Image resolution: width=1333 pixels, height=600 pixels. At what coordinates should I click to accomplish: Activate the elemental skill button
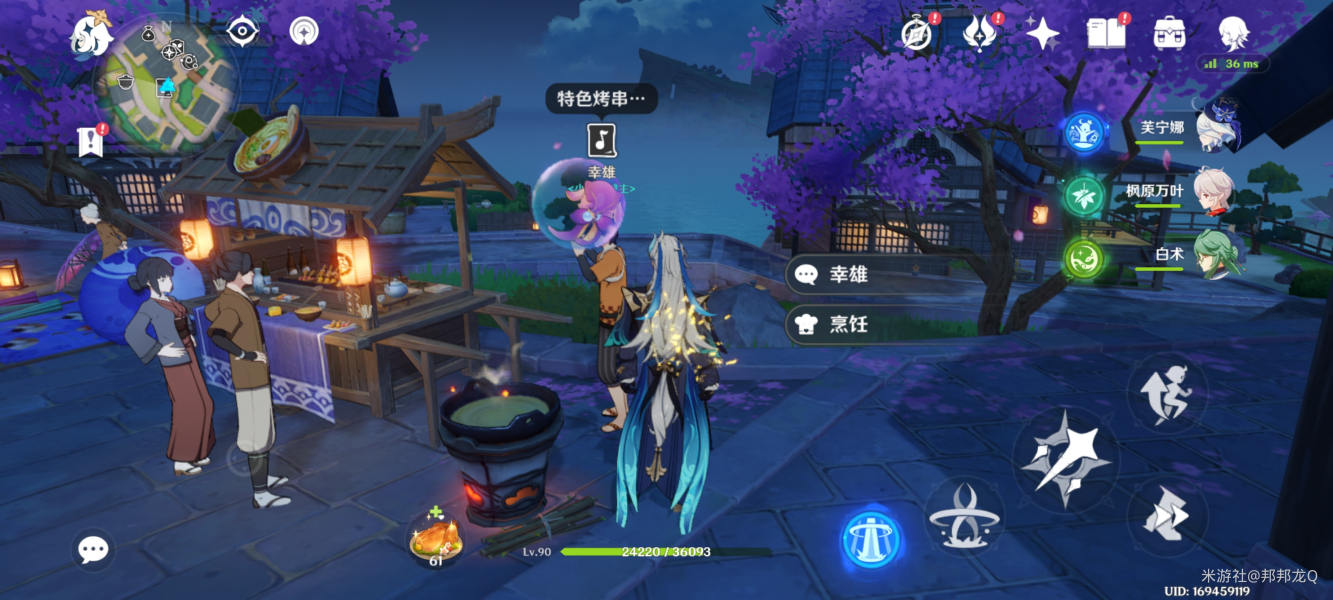[963, 516]
